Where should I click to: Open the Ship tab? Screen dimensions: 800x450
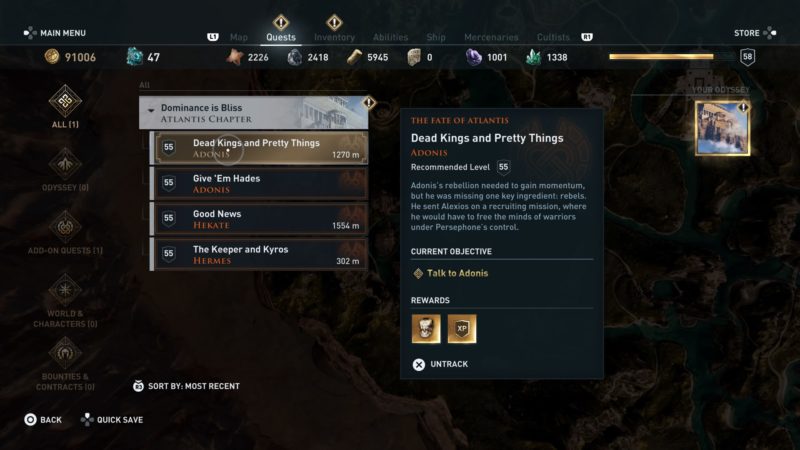tap(436, 38)
